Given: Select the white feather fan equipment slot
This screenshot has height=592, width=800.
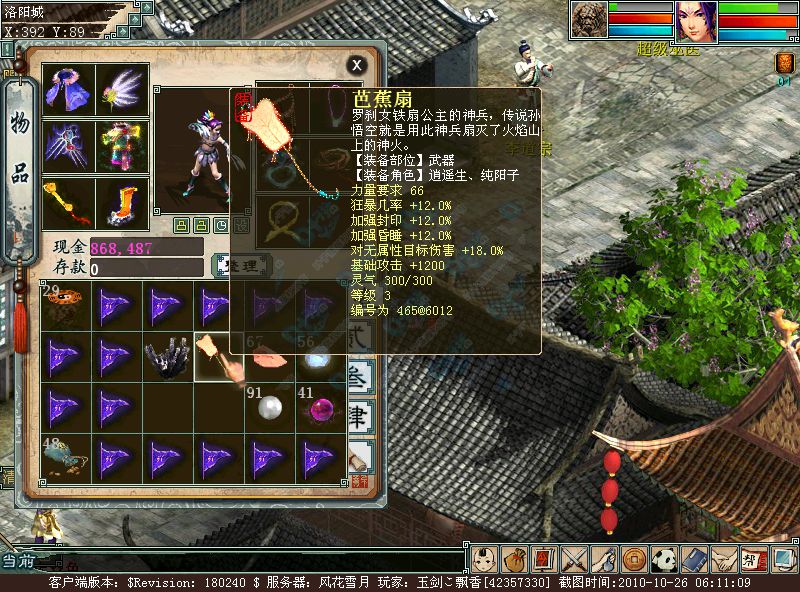Looking at the screenshot, I should pyautogui.click(x=123, y=89).
